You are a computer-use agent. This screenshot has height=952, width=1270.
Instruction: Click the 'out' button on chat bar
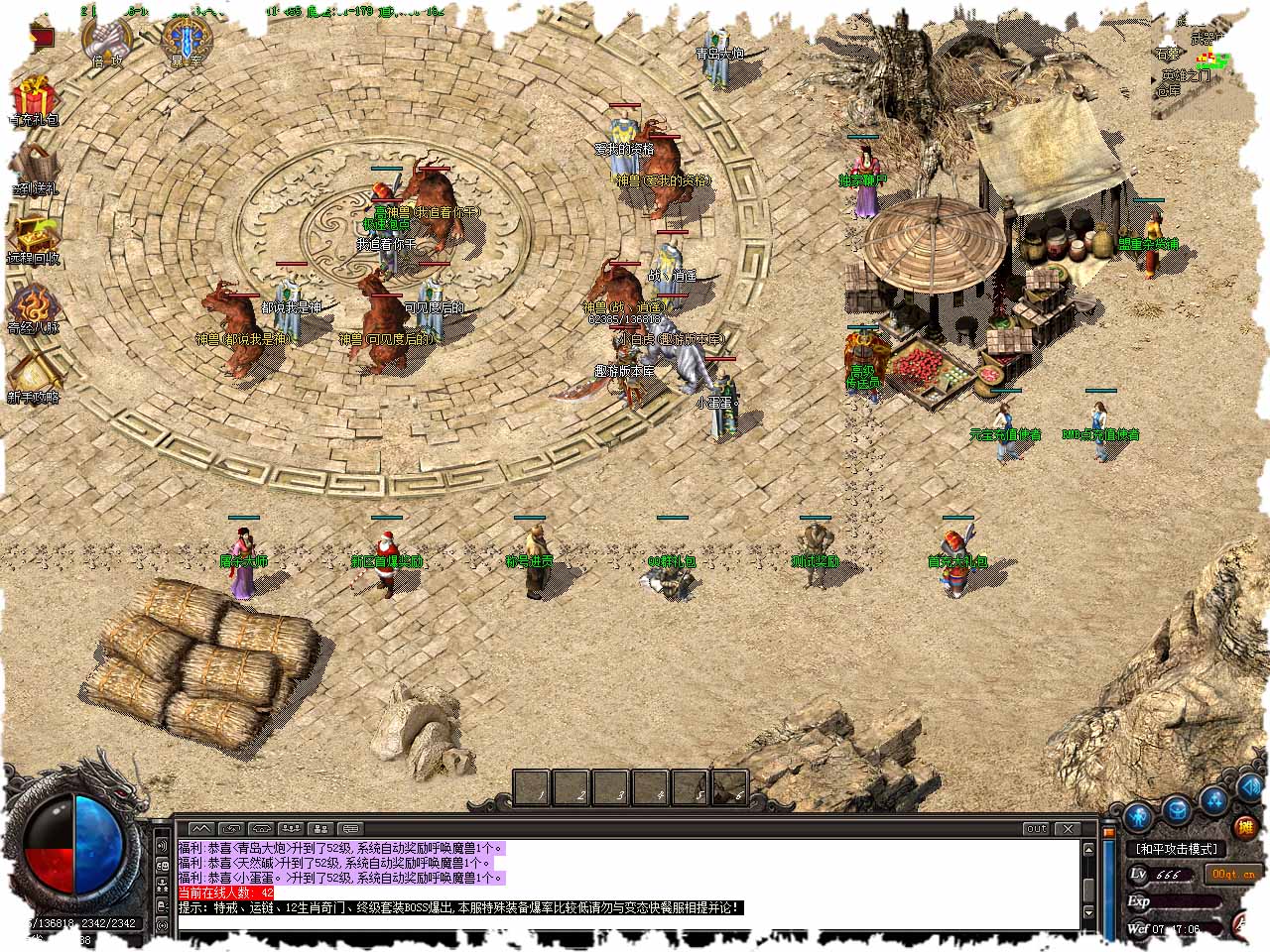coord(1036,828)
